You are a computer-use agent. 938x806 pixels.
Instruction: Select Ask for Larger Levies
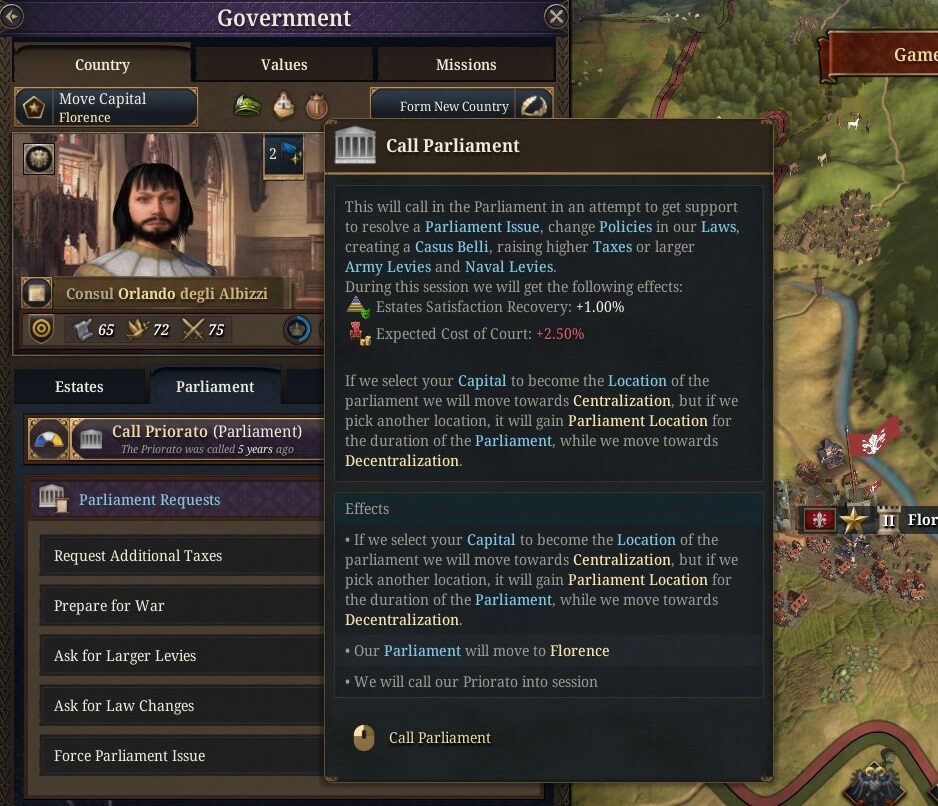click(x=180, y=656)
